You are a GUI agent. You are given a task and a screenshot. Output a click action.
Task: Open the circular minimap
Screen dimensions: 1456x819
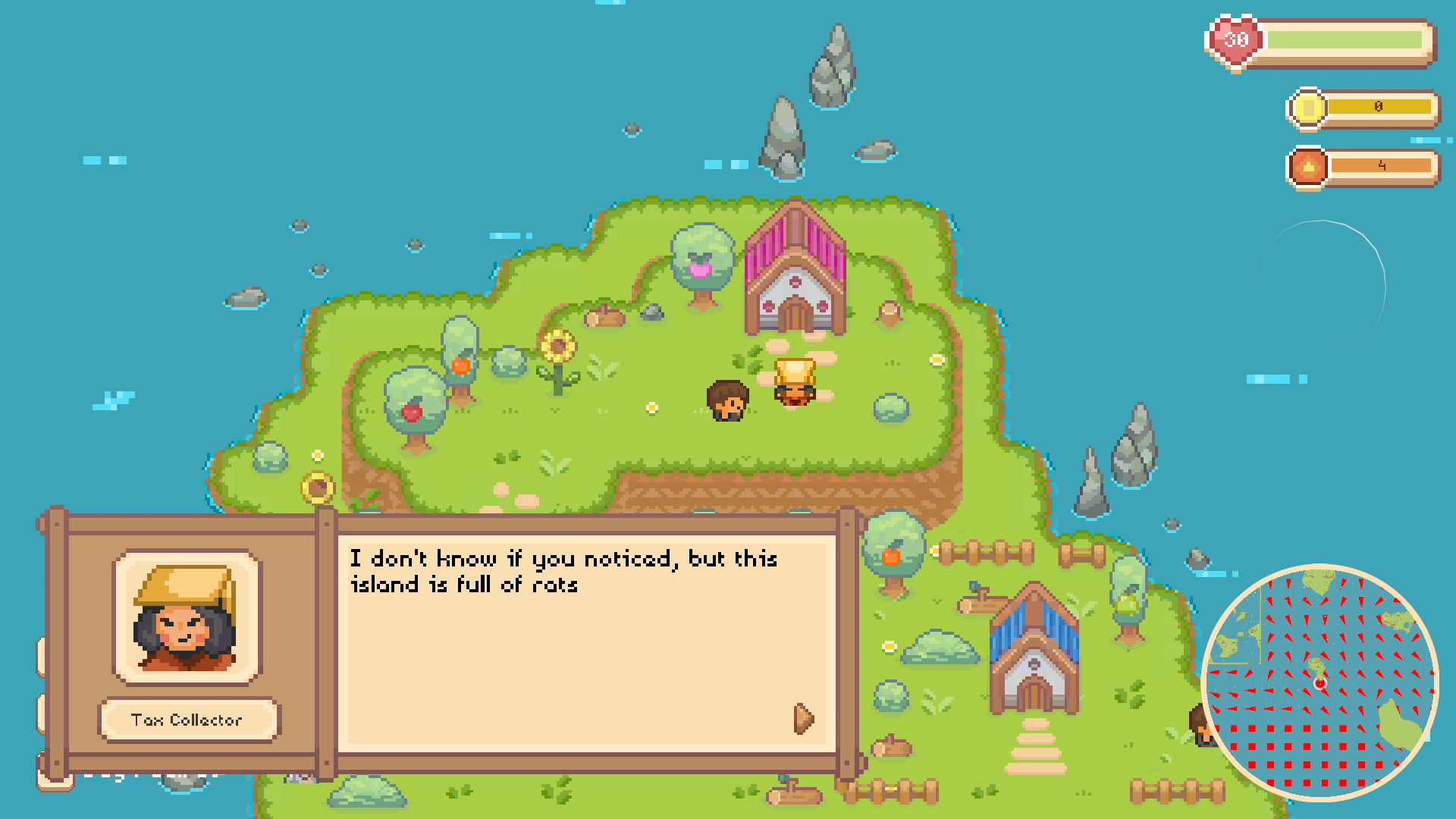(1319, 682)
